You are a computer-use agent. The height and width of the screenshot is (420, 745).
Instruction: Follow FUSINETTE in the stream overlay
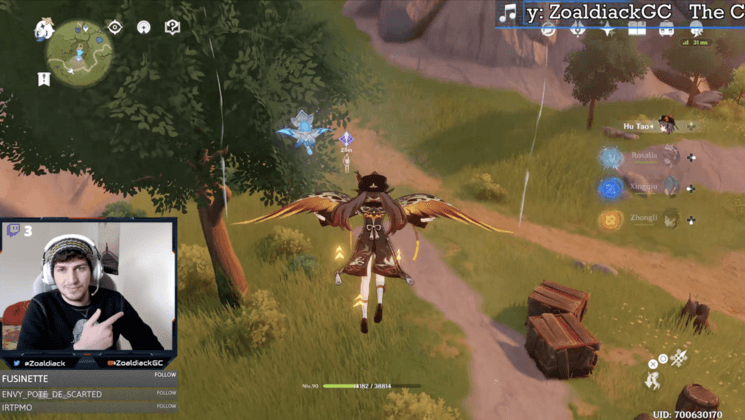pyautogui.click(x=166, y=377)
